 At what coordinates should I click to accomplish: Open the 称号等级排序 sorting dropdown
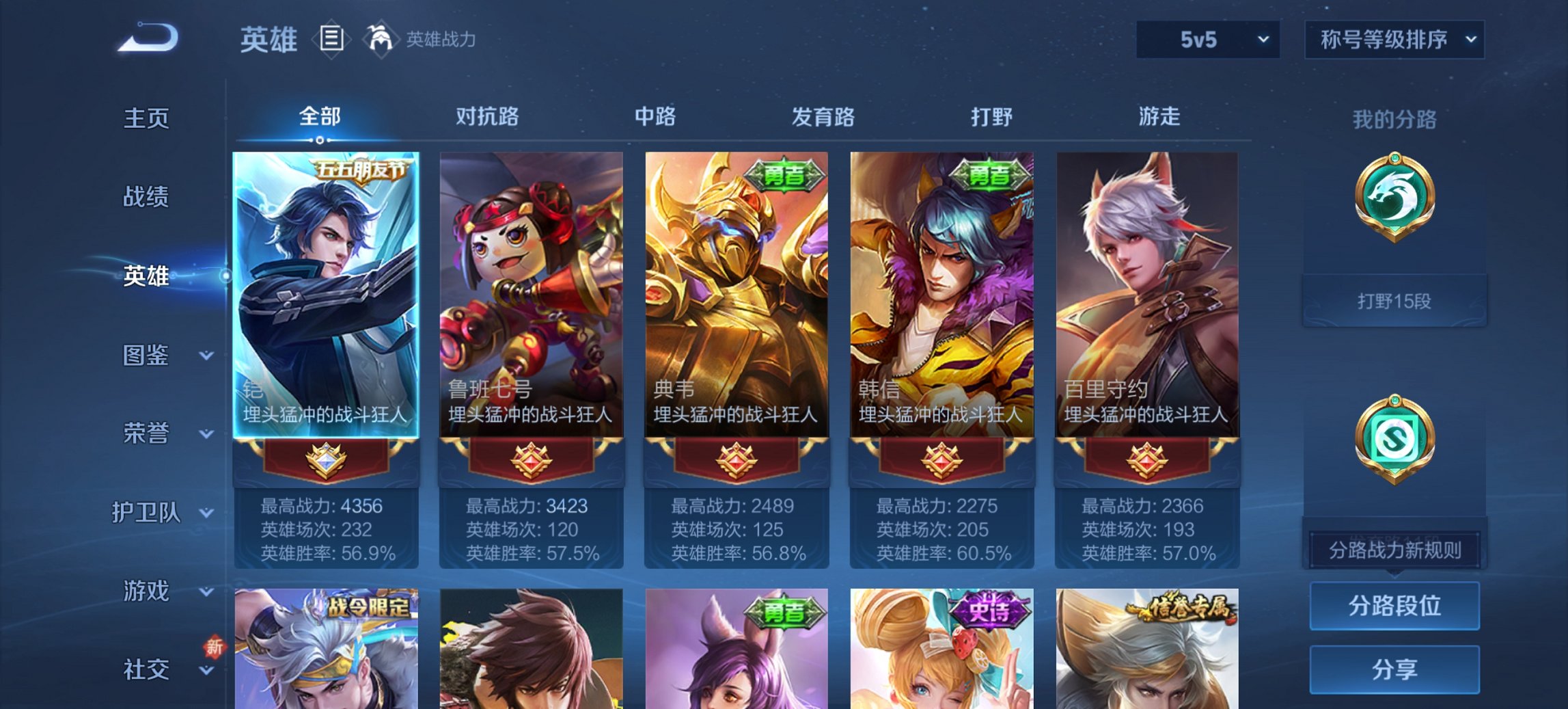[1392, 40]
